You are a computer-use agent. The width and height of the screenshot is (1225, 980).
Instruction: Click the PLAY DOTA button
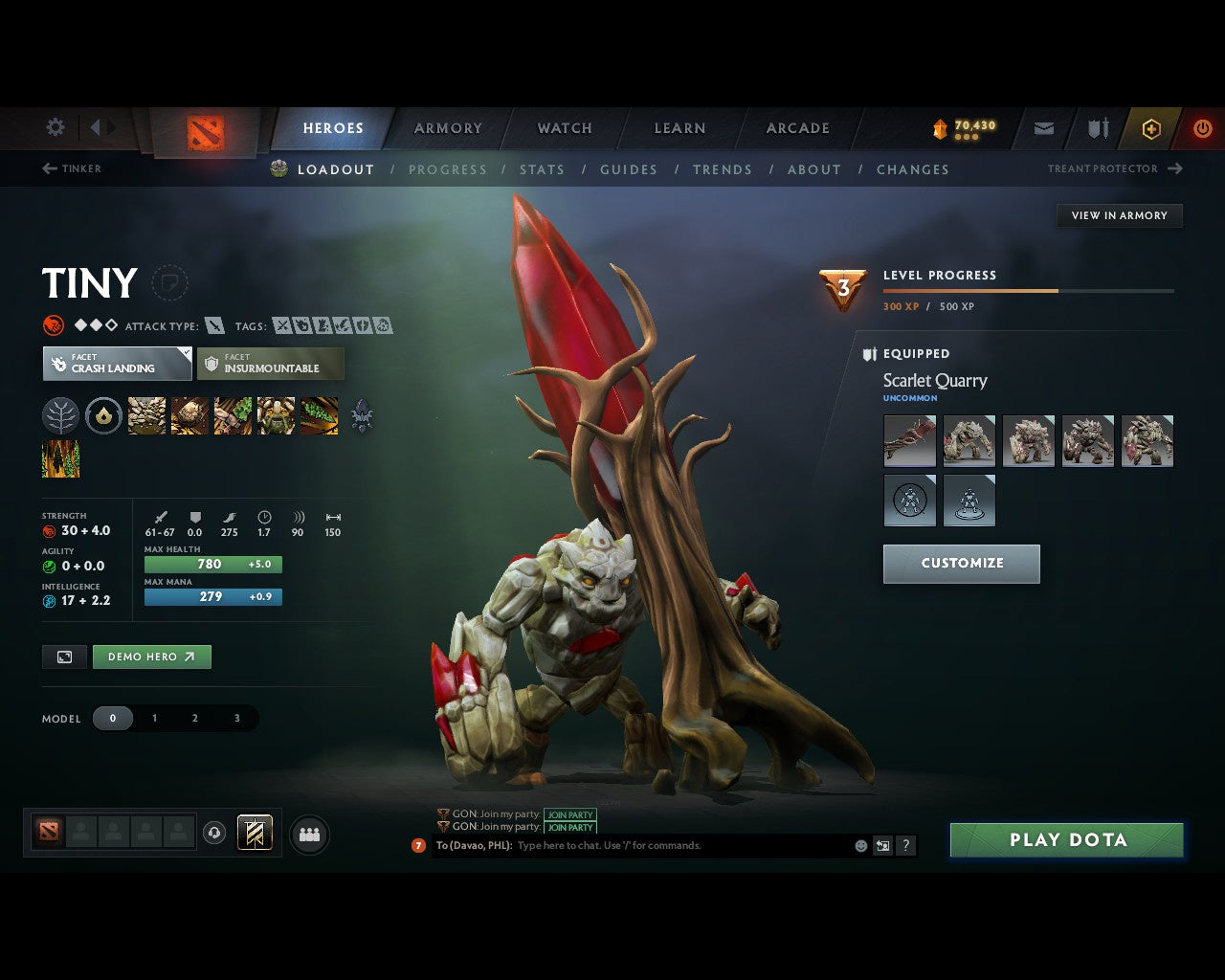(1066, 839)
